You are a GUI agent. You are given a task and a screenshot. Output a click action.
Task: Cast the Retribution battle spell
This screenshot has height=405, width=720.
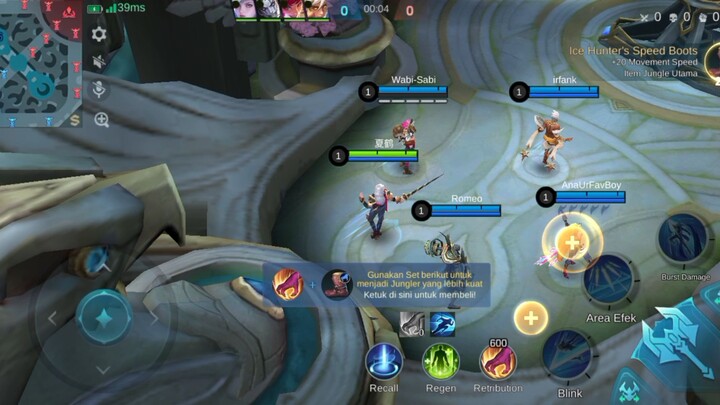point(497,361)
